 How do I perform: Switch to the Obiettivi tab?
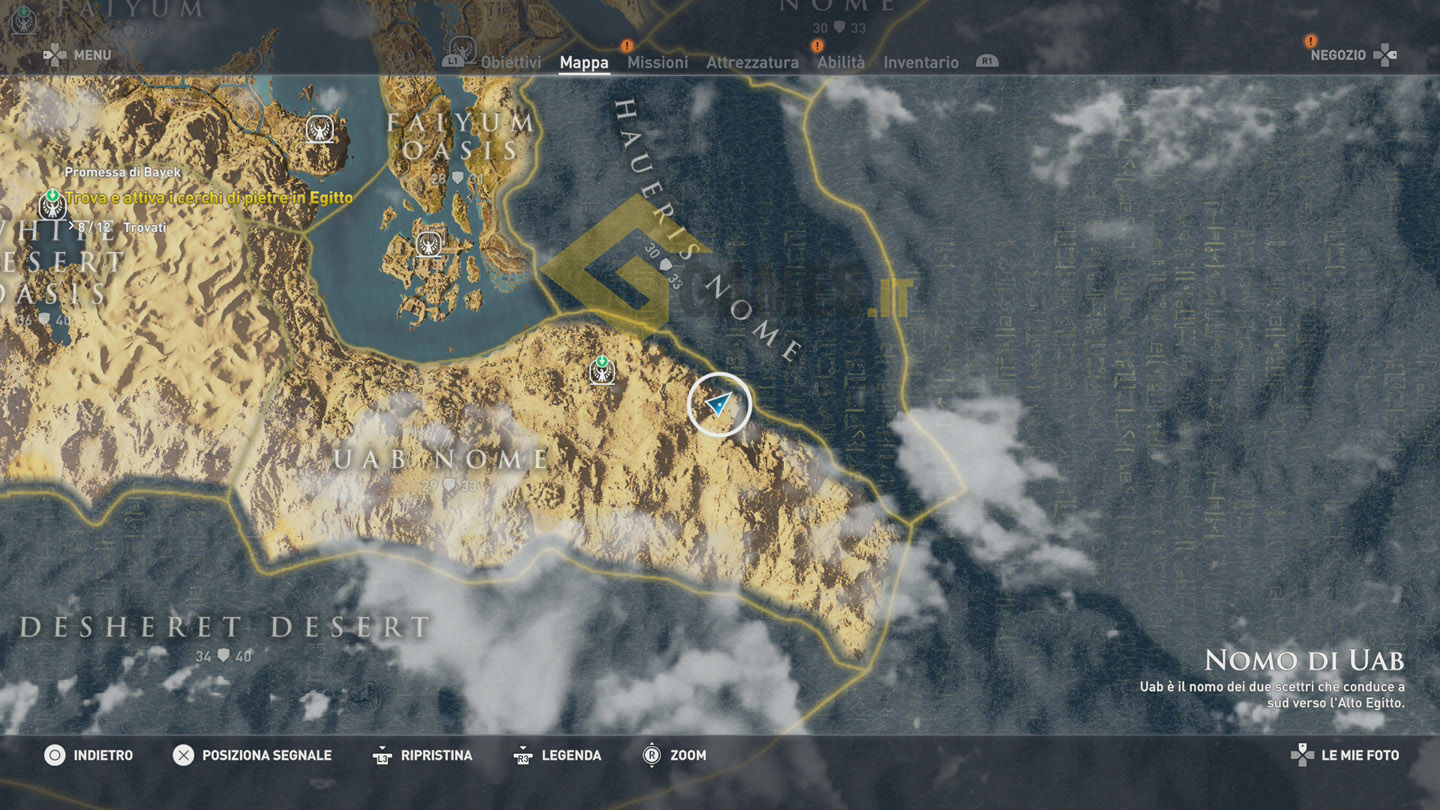(x=511, y=62)
